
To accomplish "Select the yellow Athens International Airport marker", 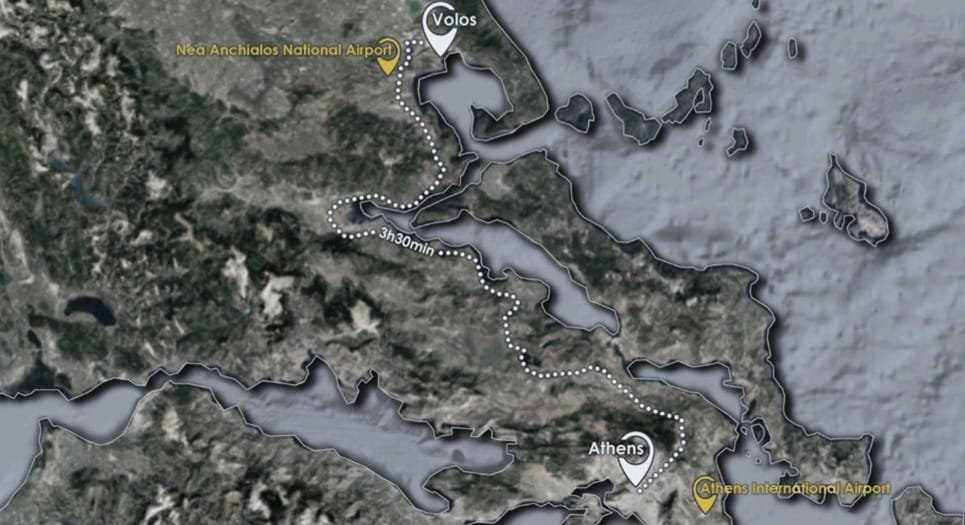I will point(705,493).
